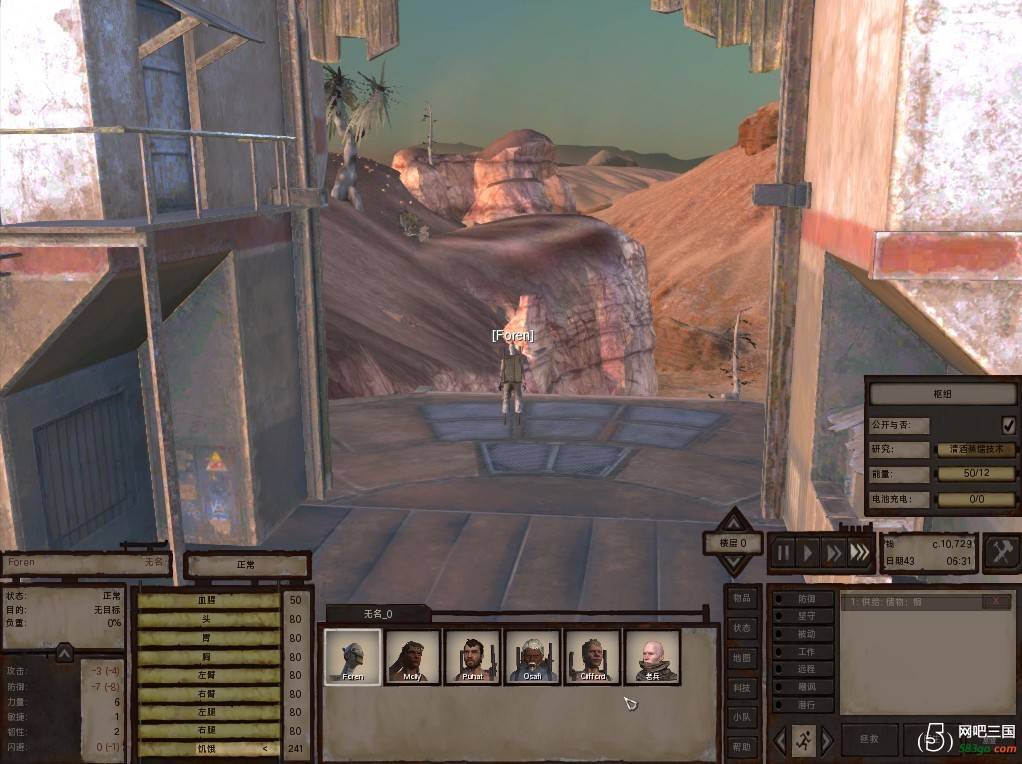The width and height of the screenshot is (1022, 764).
Task: Select Molly's portrait
Action: pos(412,657)
